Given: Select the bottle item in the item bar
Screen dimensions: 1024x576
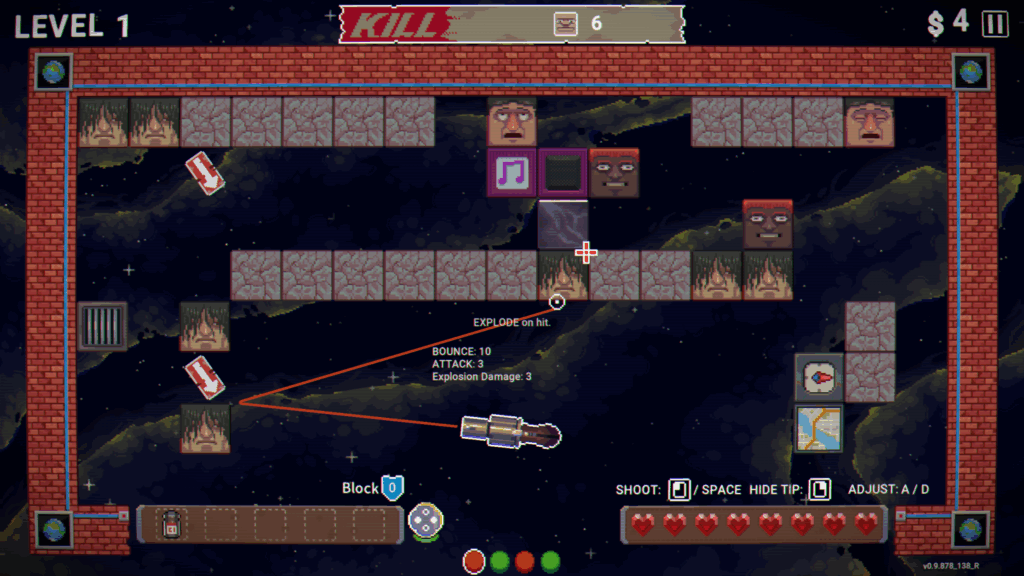Looking at the screenshot, I should click(171, 523).
